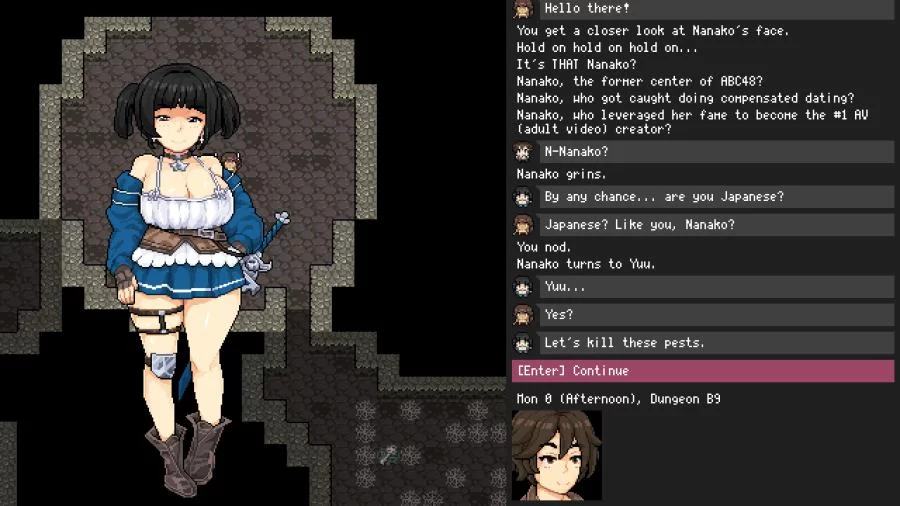Click the Continue dialogue bar
900x506 pixels.
[702, 371]
